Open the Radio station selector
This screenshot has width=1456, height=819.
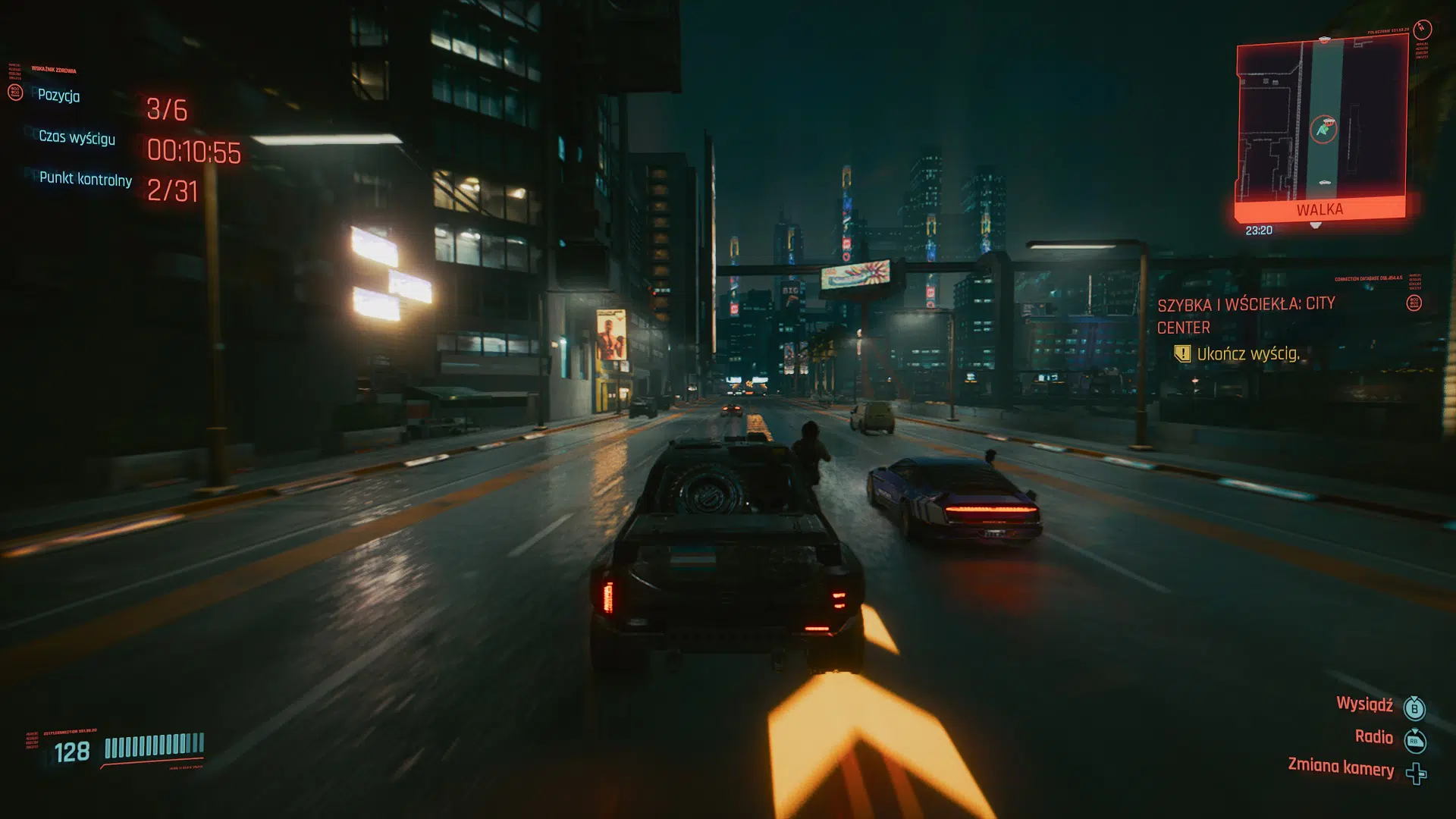pos(1375,737)
